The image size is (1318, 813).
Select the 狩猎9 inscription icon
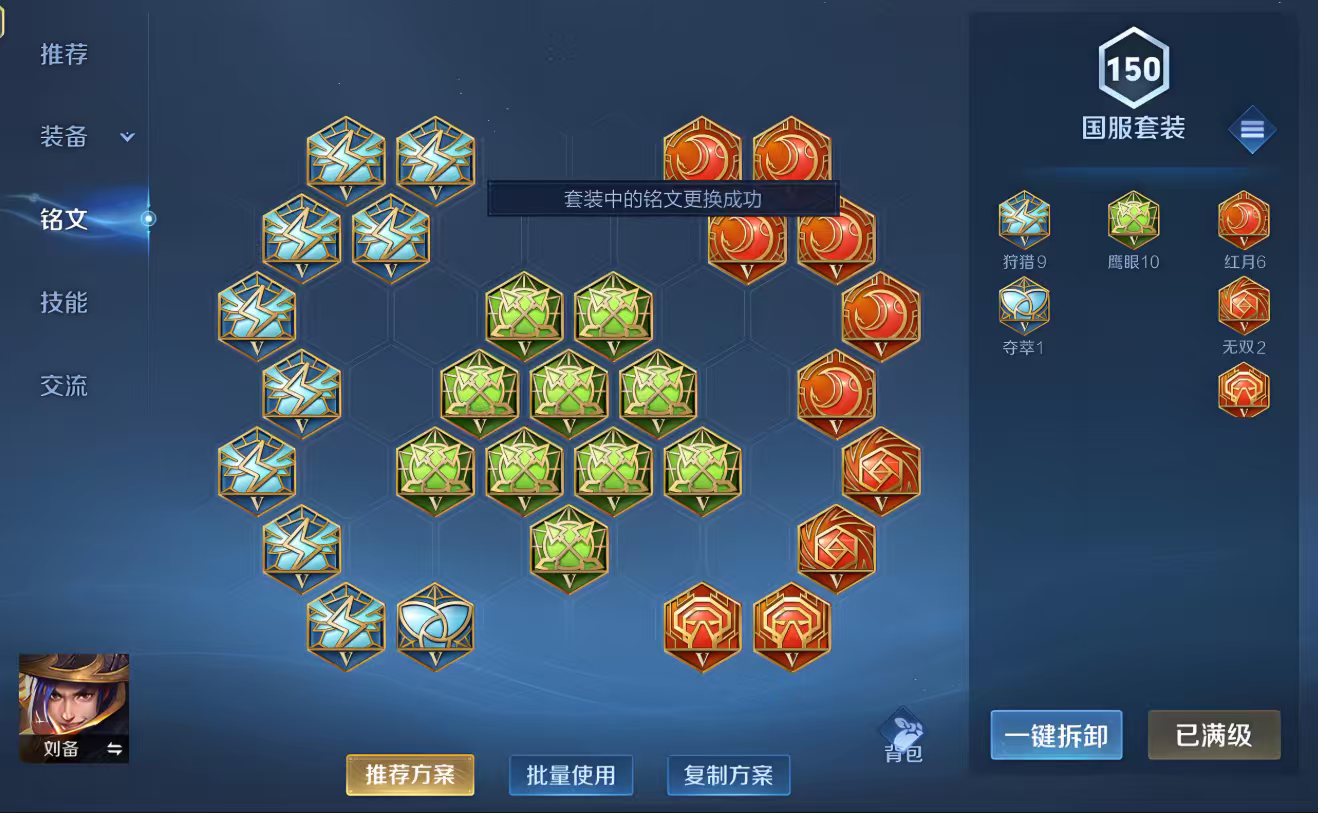tap(1023, 220)
